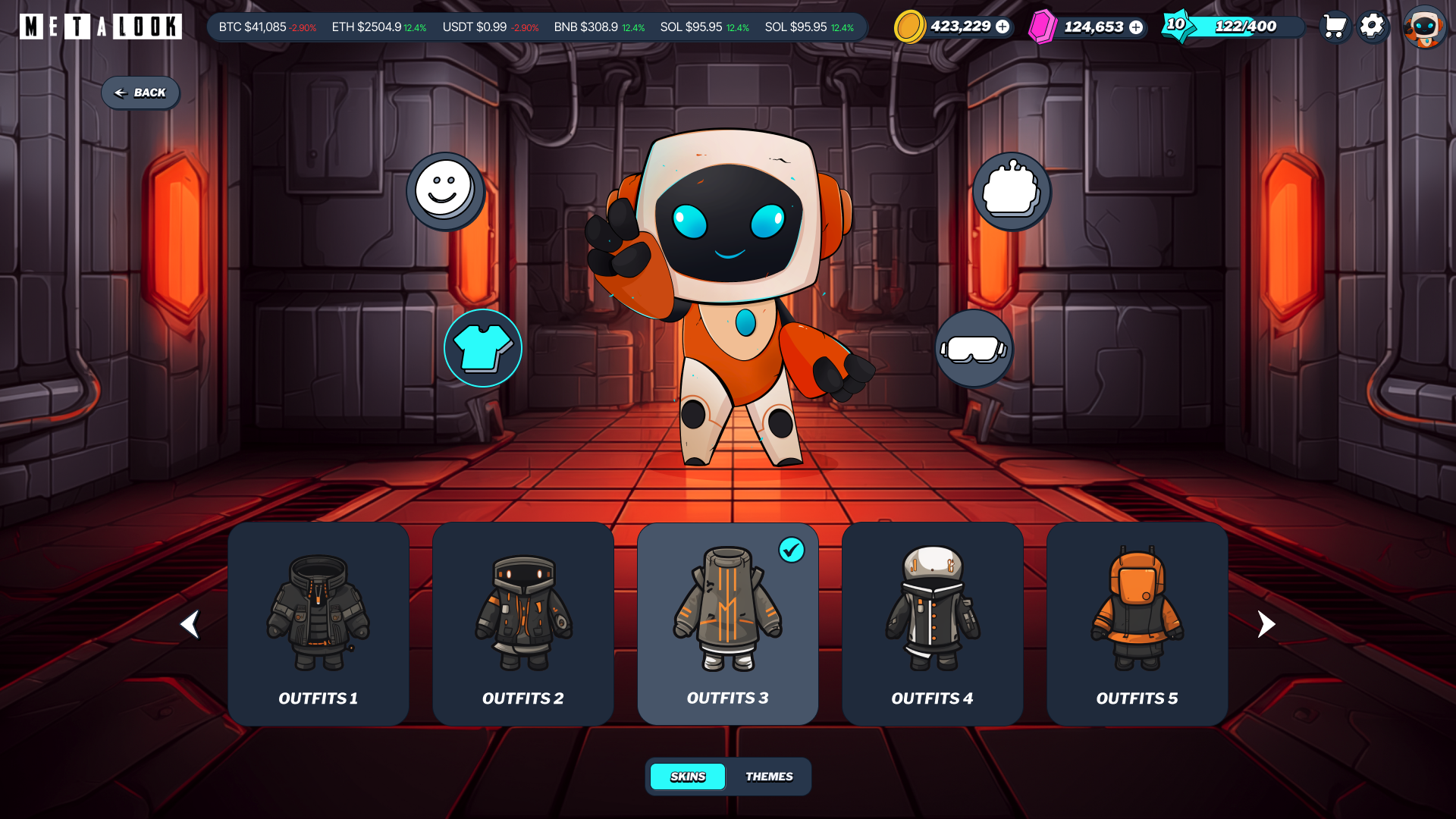Choose the Outfits 3 card

pyautogui.click(x=728, y=623)
